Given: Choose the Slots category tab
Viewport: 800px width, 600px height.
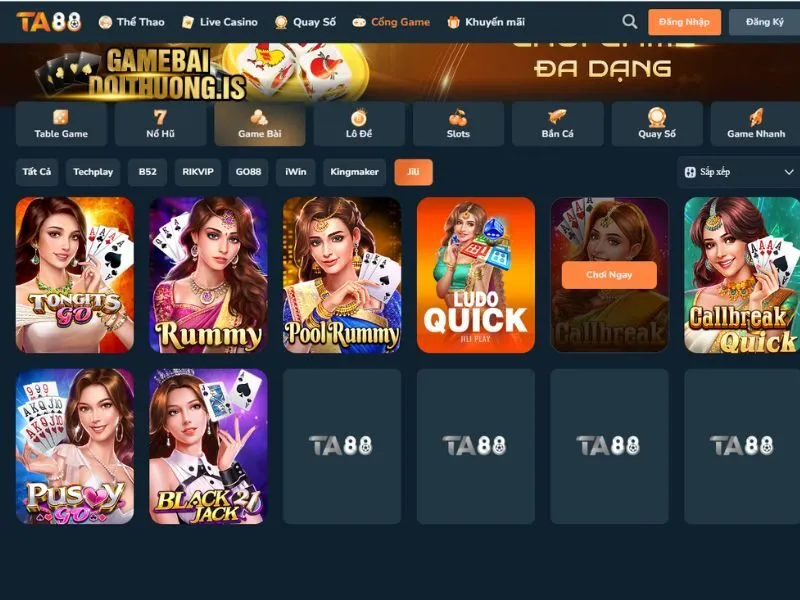Looking at the screenshot, I should pos(458,124).
